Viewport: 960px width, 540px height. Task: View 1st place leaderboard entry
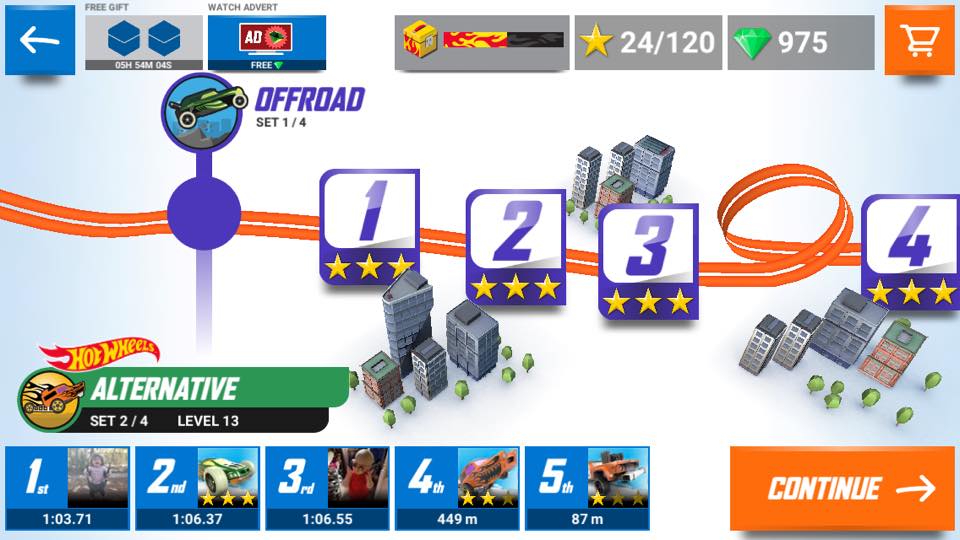[x=68, y=488]
